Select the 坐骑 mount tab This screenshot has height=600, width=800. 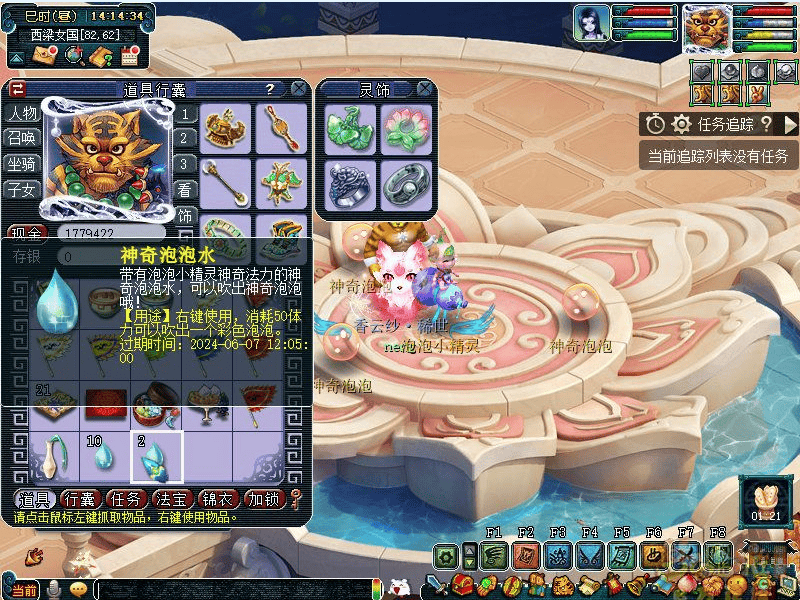21,163
